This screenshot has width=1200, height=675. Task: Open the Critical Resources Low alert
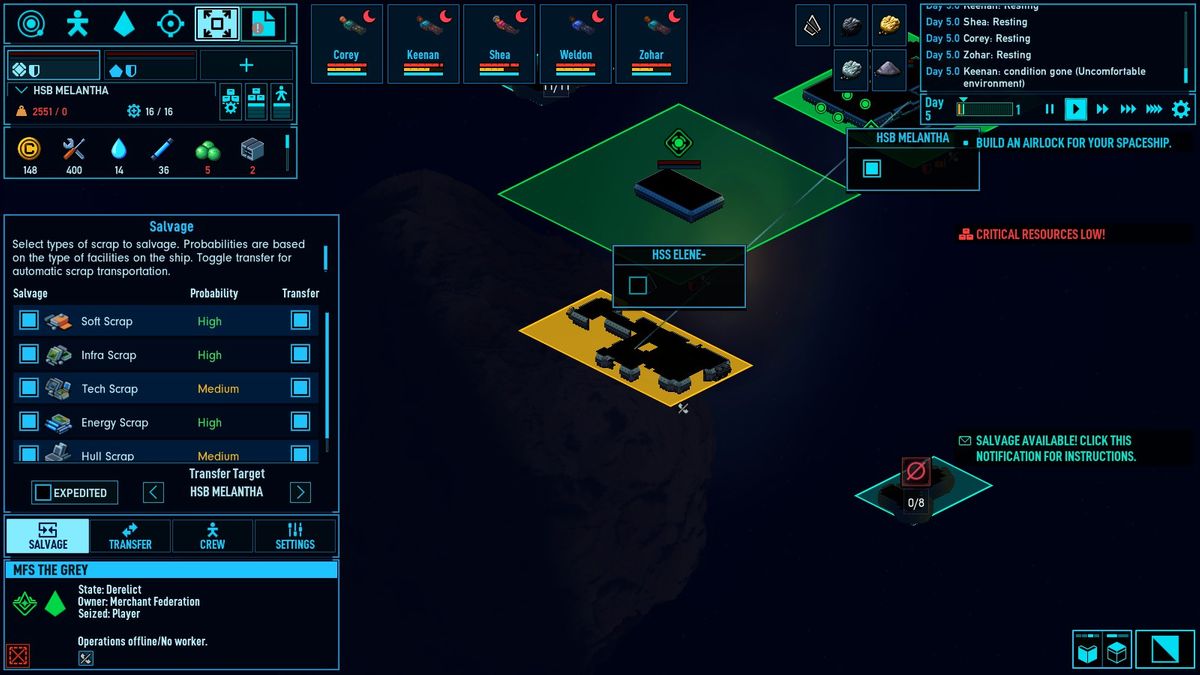(1039, 234)
